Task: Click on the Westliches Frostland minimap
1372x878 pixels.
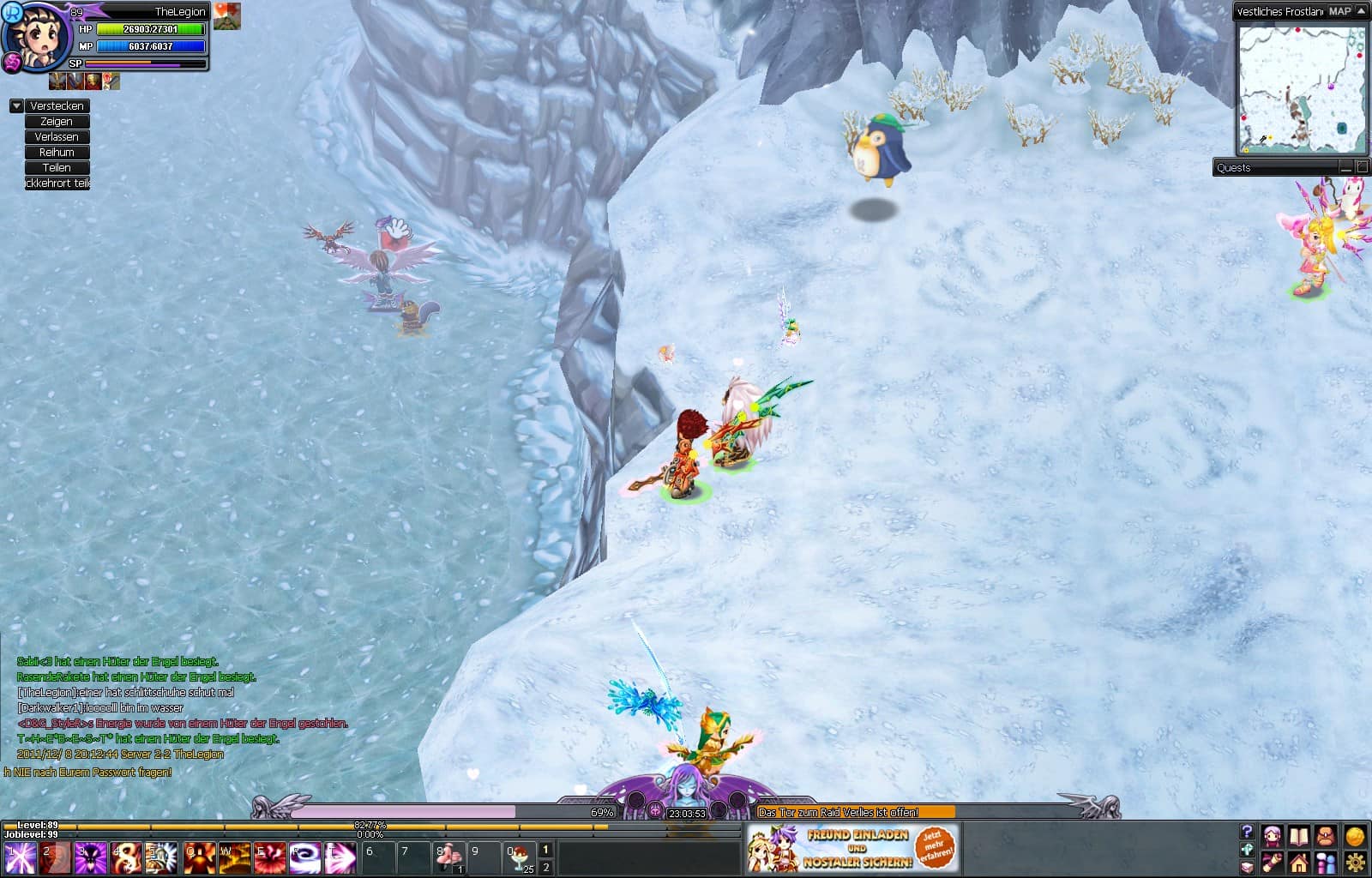Action: [1301, 89]
